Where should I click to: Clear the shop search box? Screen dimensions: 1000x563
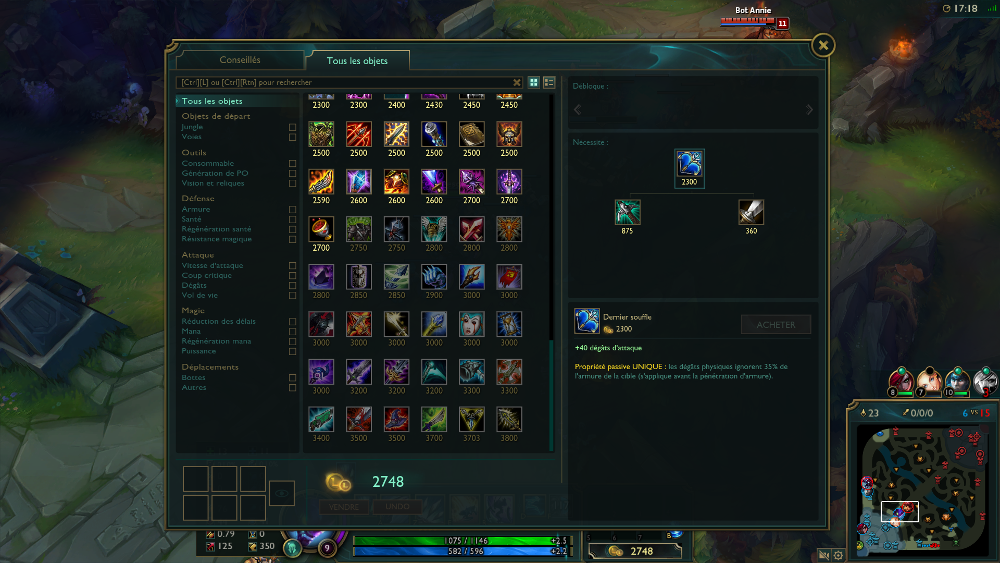tap(517, 82)
